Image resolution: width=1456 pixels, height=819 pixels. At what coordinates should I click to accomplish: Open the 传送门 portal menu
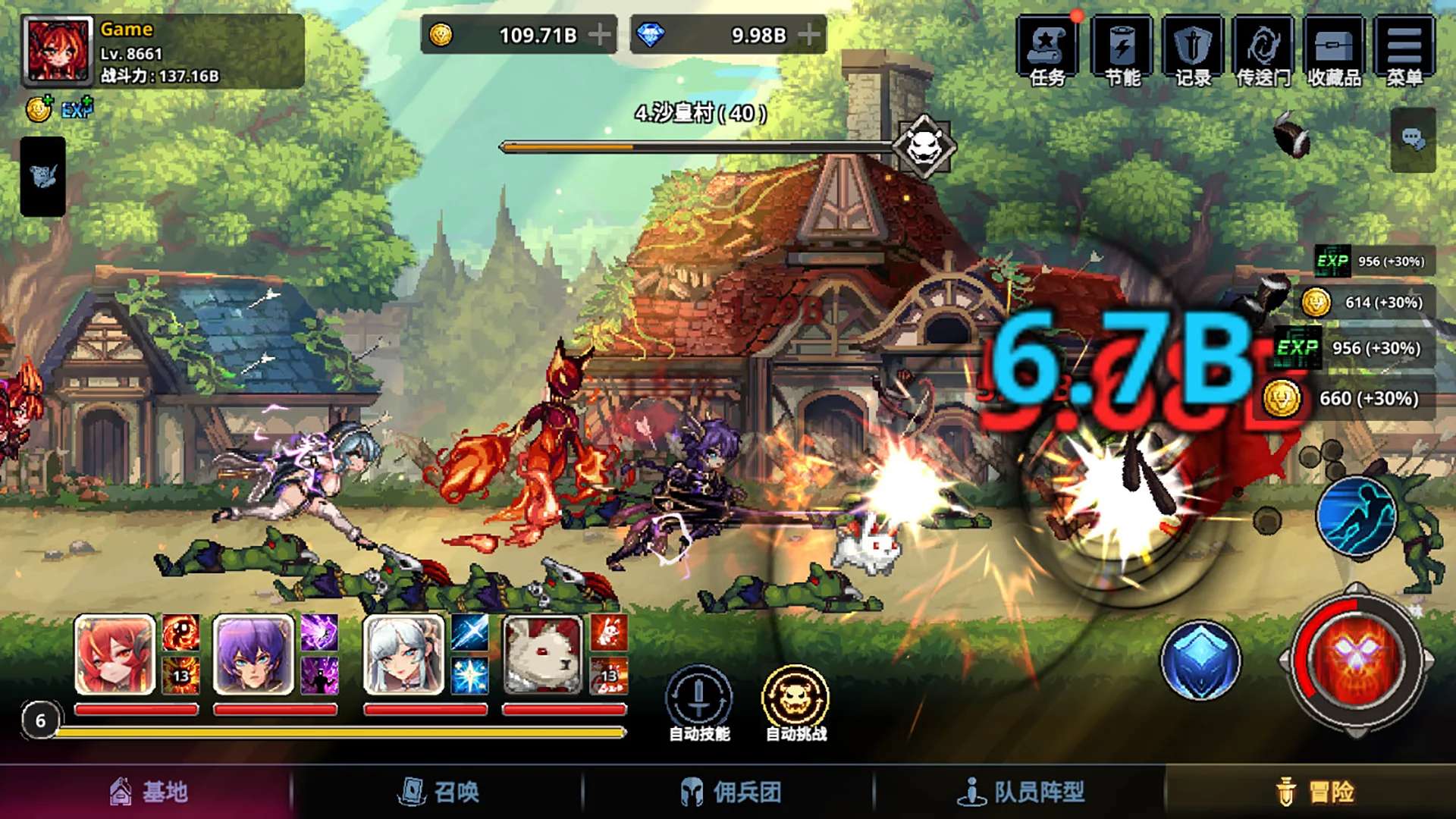1263,51
